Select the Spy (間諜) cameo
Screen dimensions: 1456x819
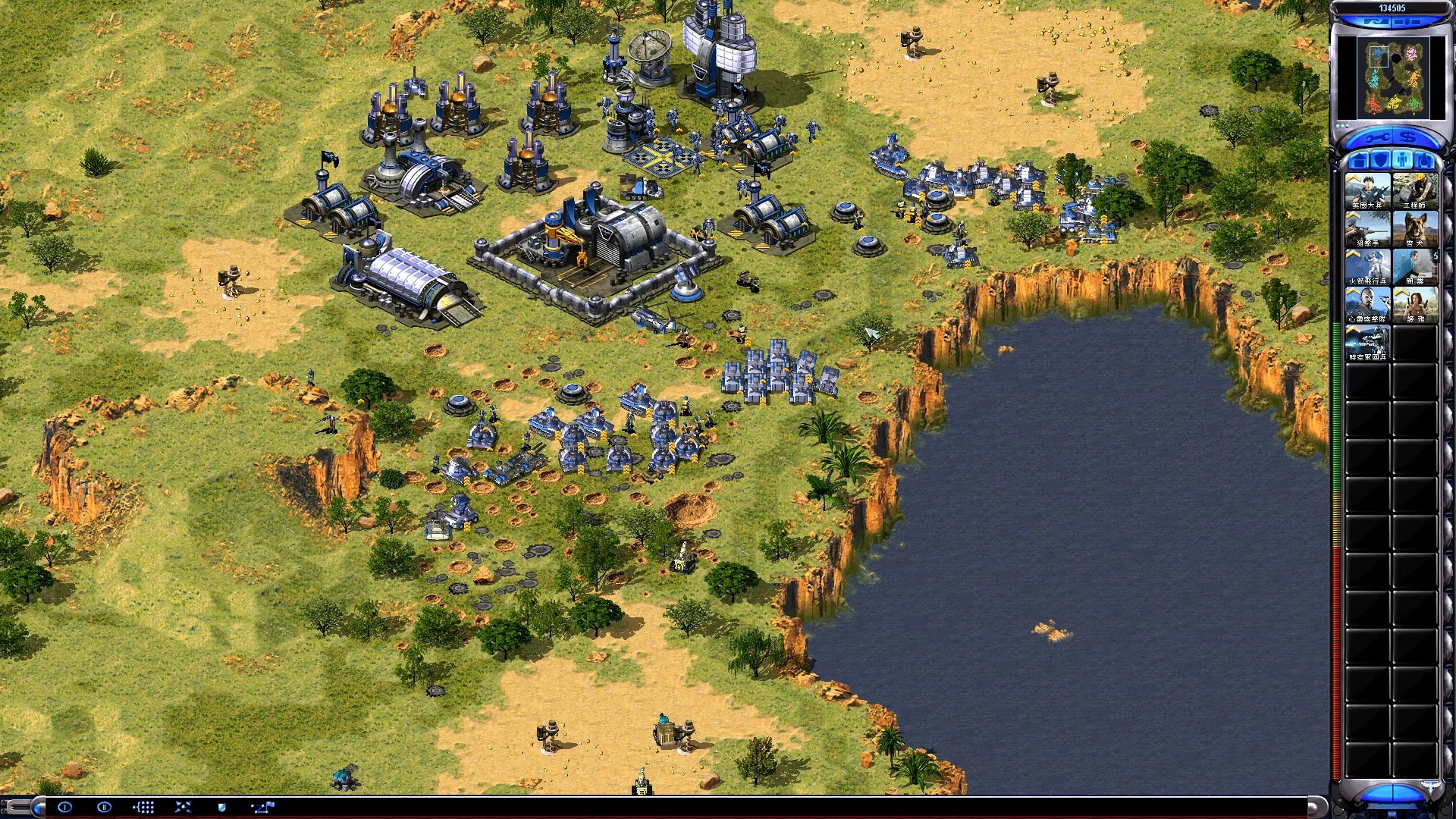(1415, 267)
